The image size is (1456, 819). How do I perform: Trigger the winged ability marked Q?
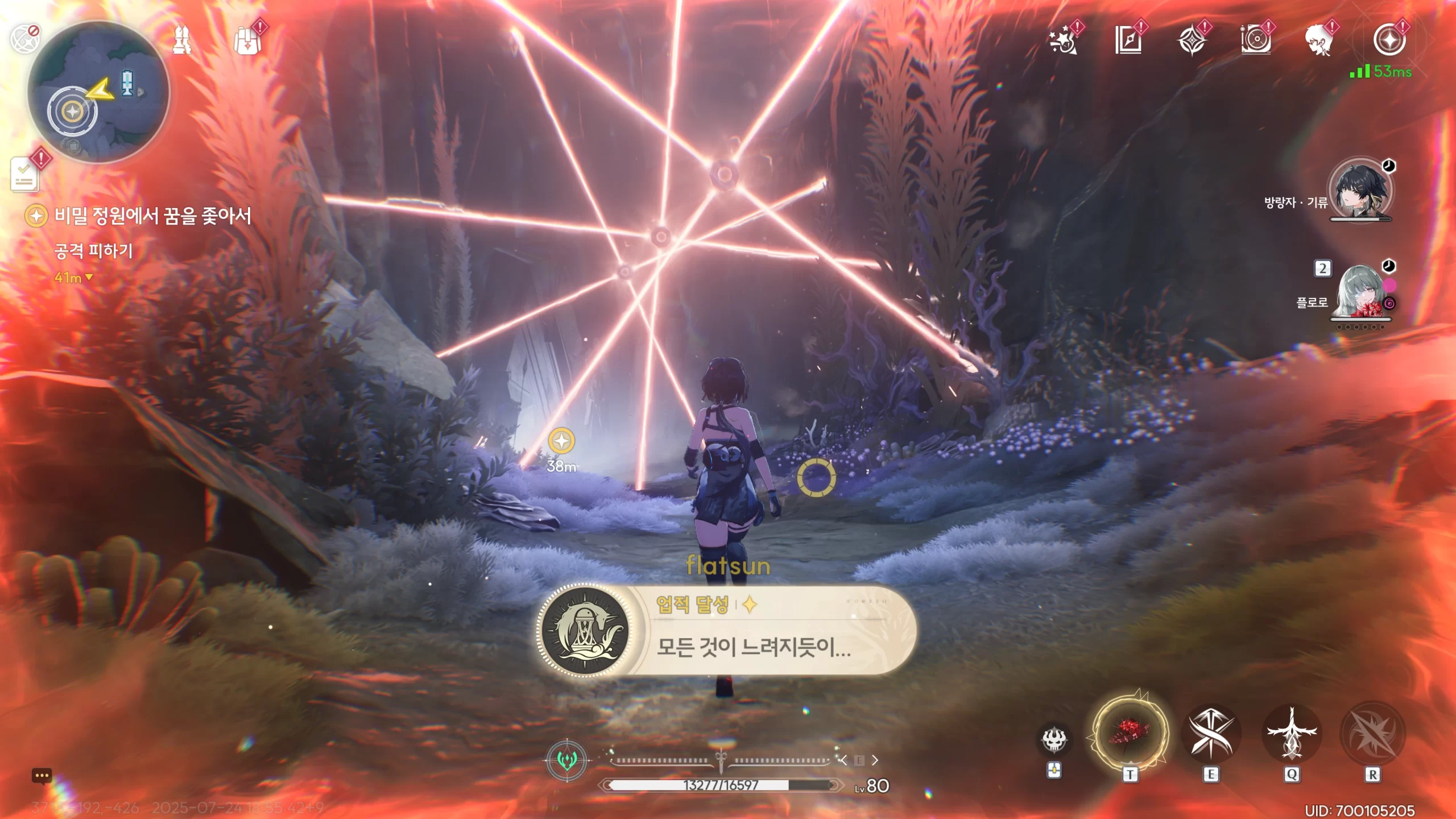[x=1292, y=734]
